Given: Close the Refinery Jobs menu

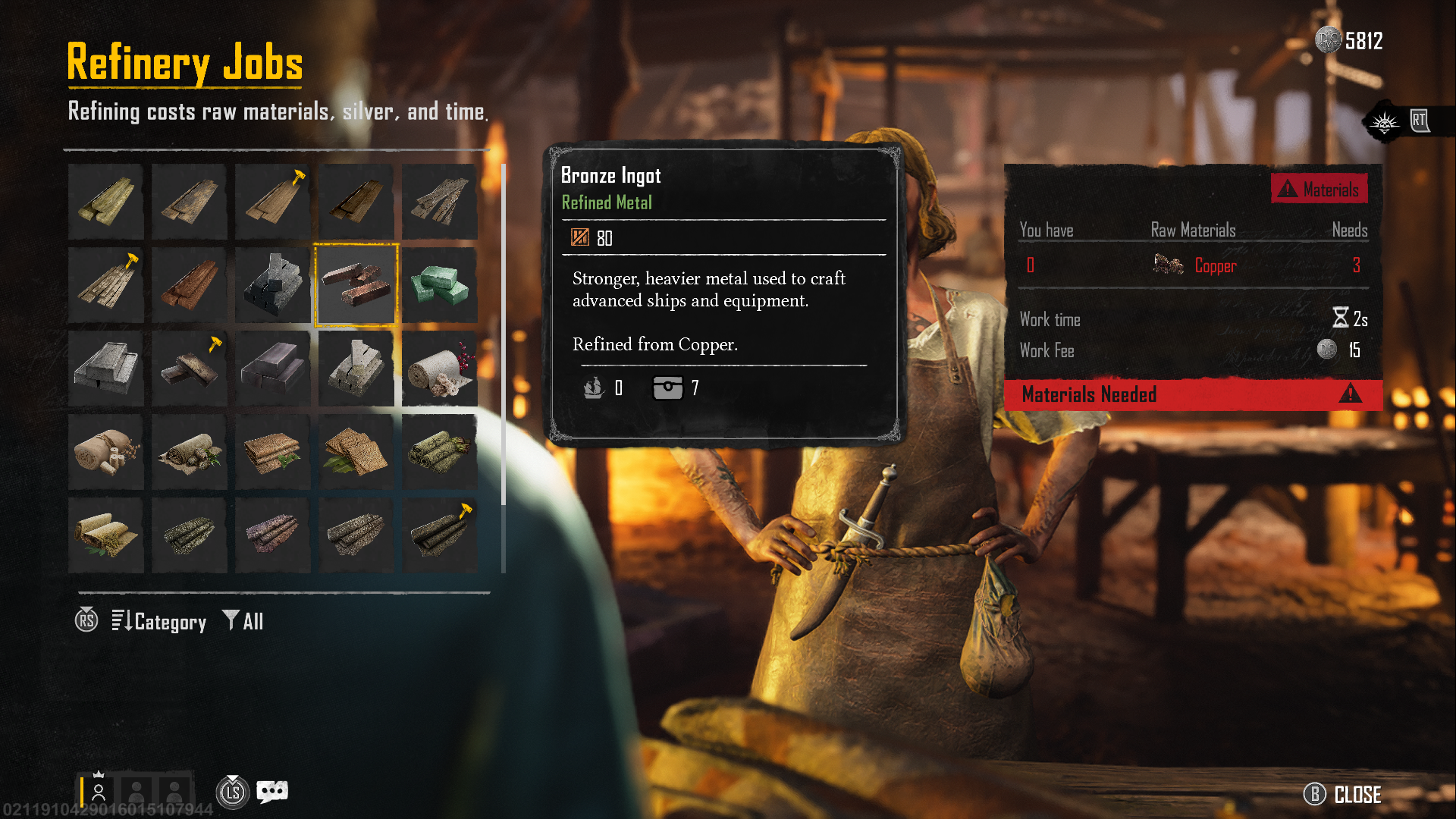Looking at the screenshot, I should click(1343, 794).
